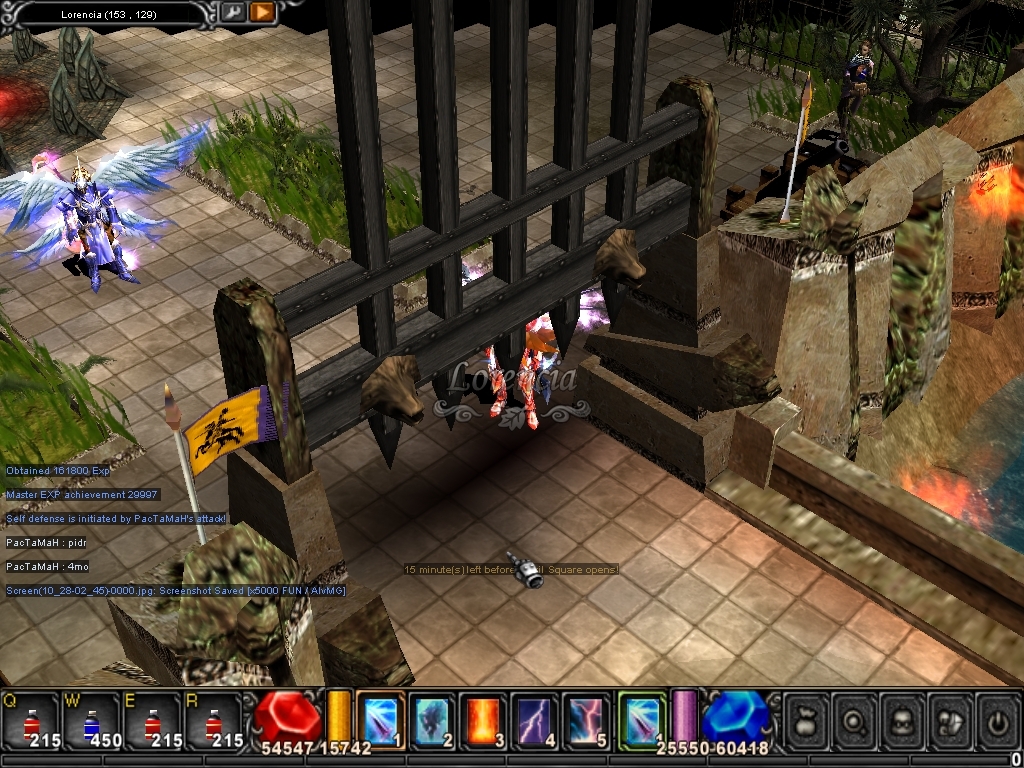Open the magnifying glass menu button
The image size is (1024, 768).
point(854,720)
